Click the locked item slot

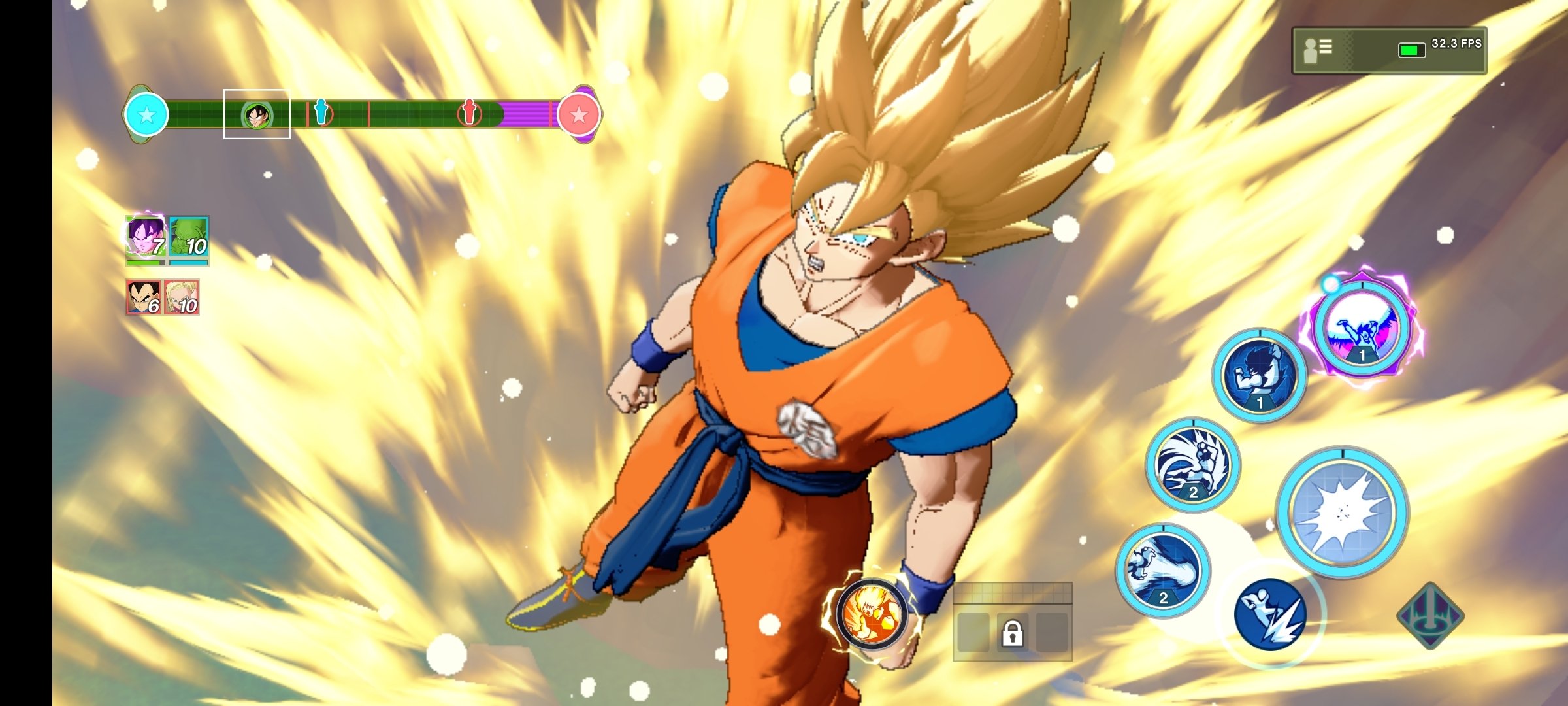coord(1012,632)
